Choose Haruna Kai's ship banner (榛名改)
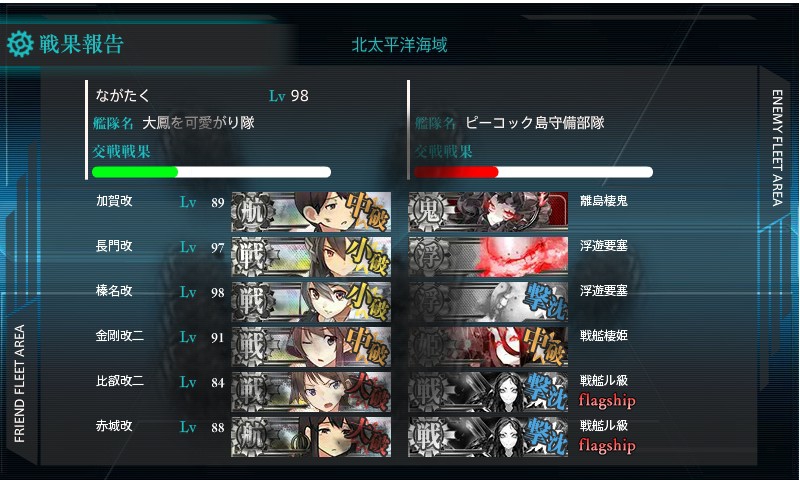The image size is (800, 480). pyautogui.click(x=311, y=300)
